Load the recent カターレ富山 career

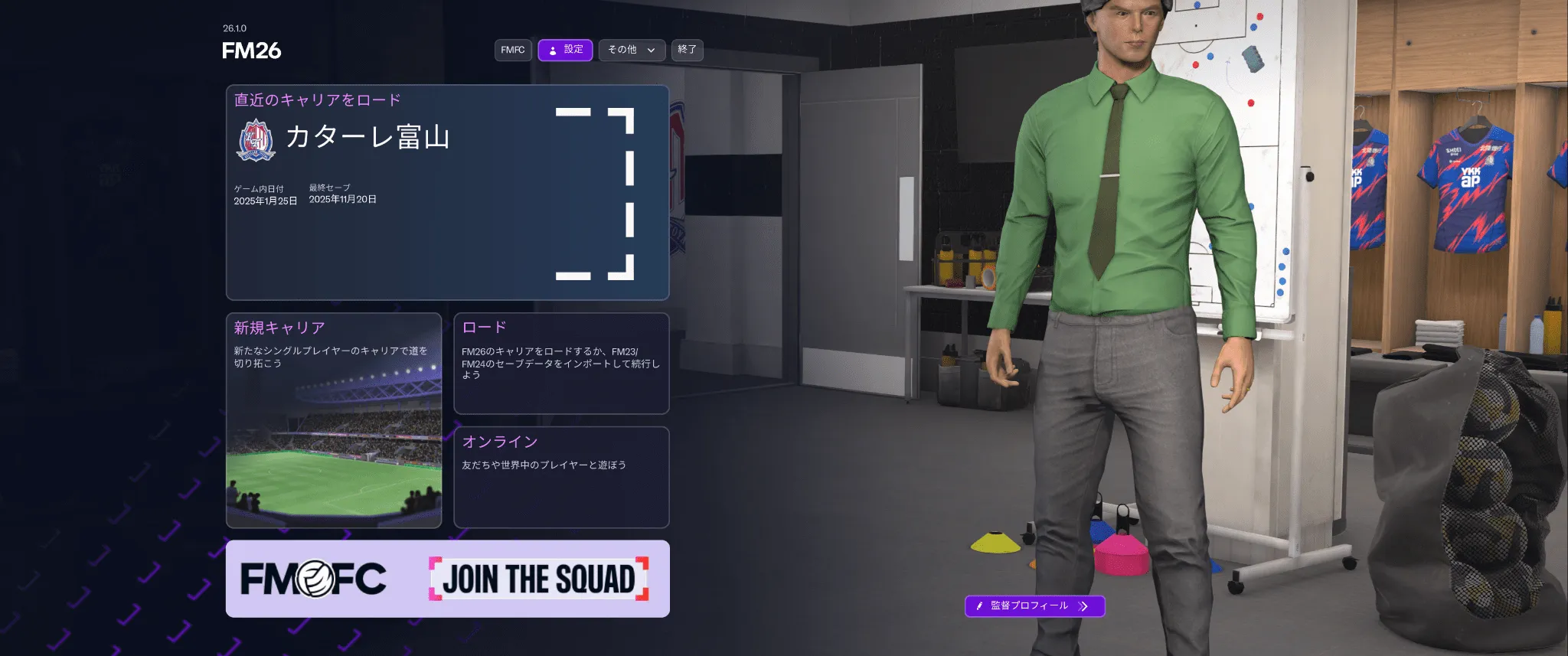[447, 192]
